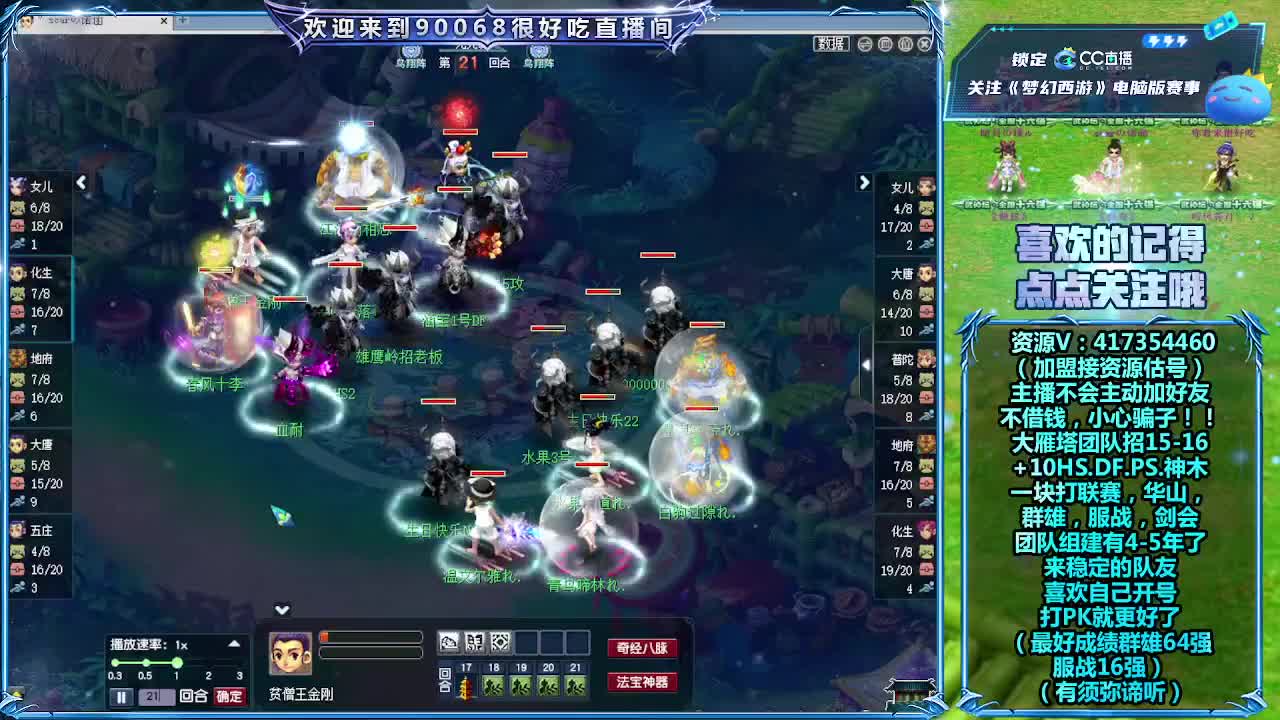Pause the replay with the pause button

point(122,696)
